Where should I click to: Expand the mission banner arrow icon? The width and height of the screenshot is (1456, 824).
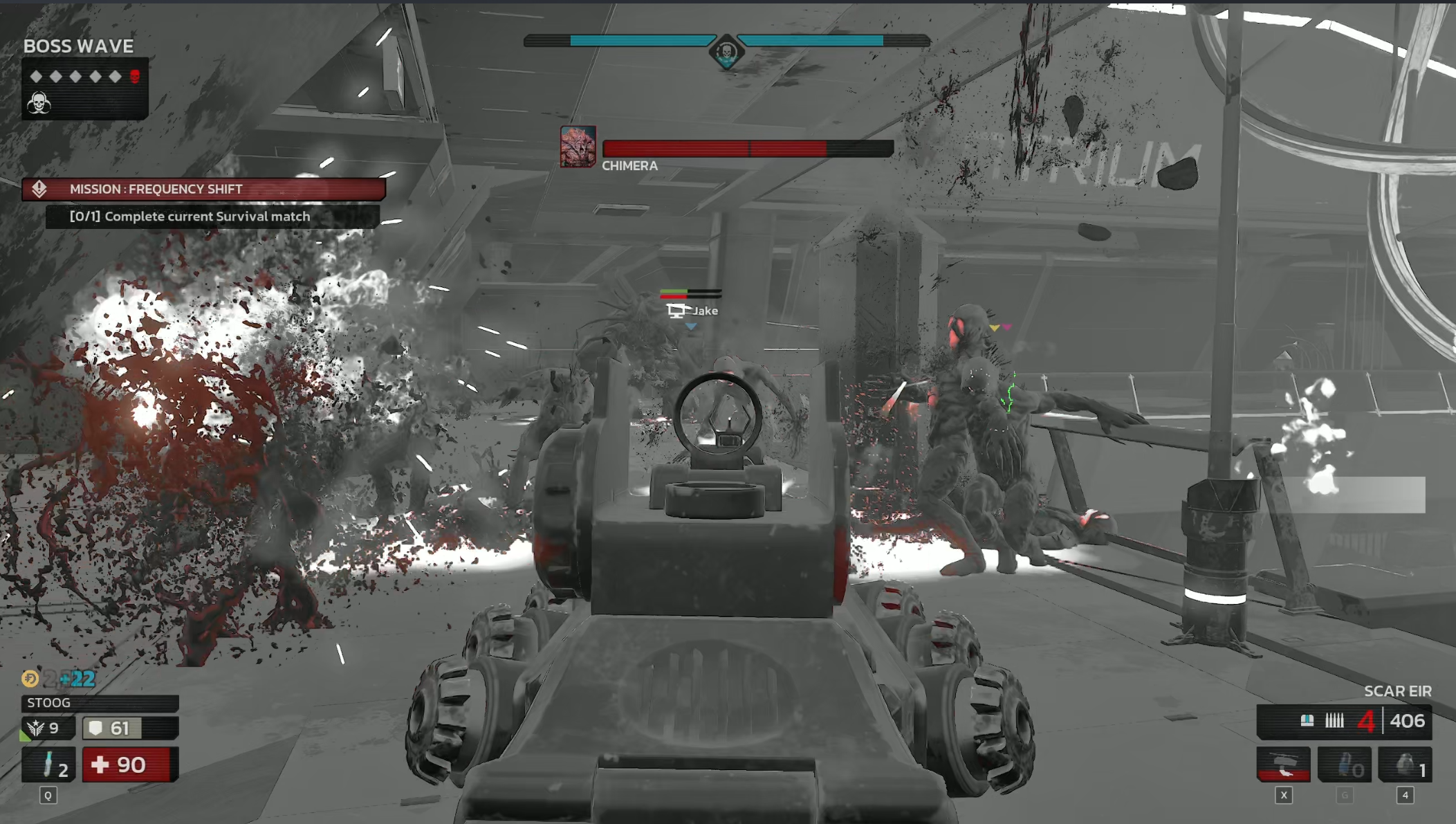click(40, 190)
